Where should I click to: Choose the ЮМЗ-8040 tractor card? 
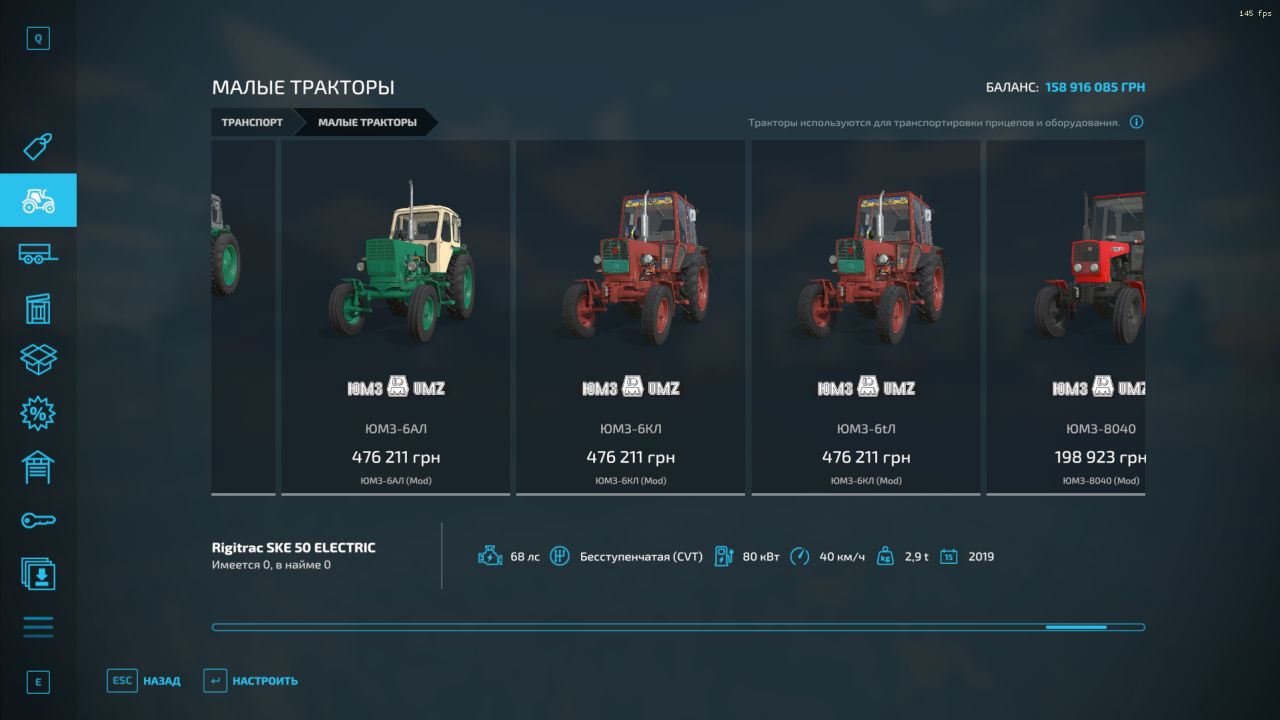1066,316
